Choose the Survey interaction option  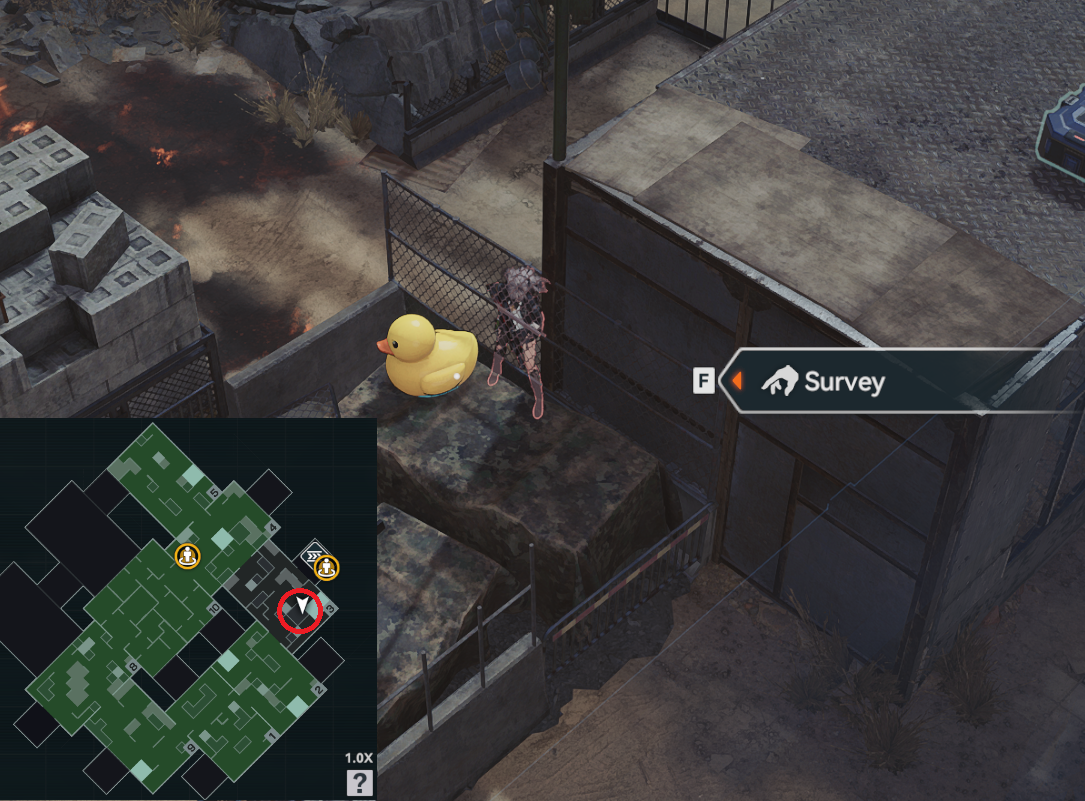(843, 381)
